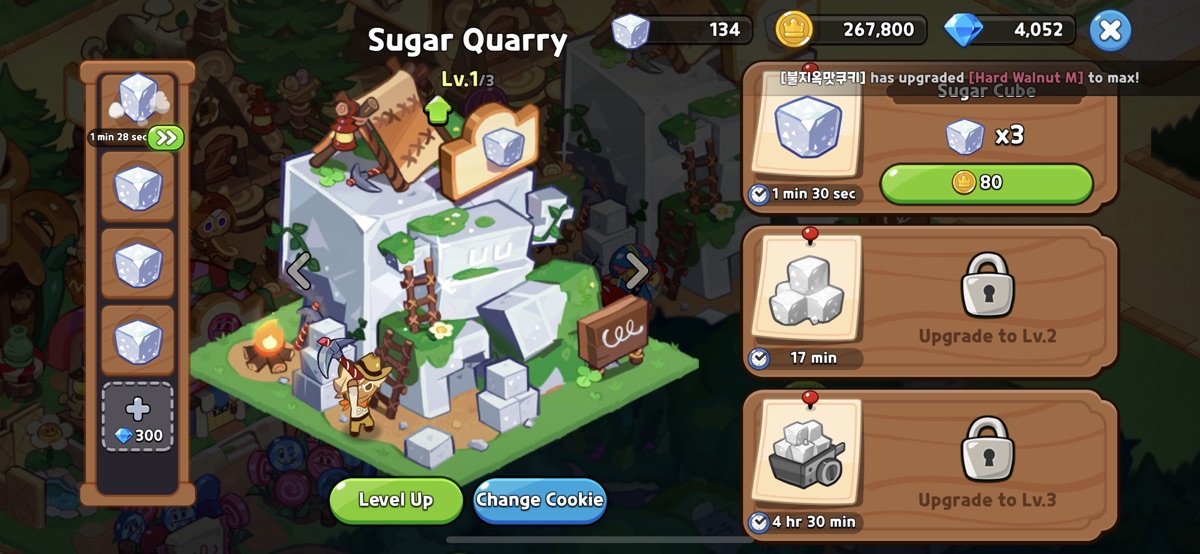Go to the previous building with left arrow
1200x554 pixels.
tap(300, 270)
